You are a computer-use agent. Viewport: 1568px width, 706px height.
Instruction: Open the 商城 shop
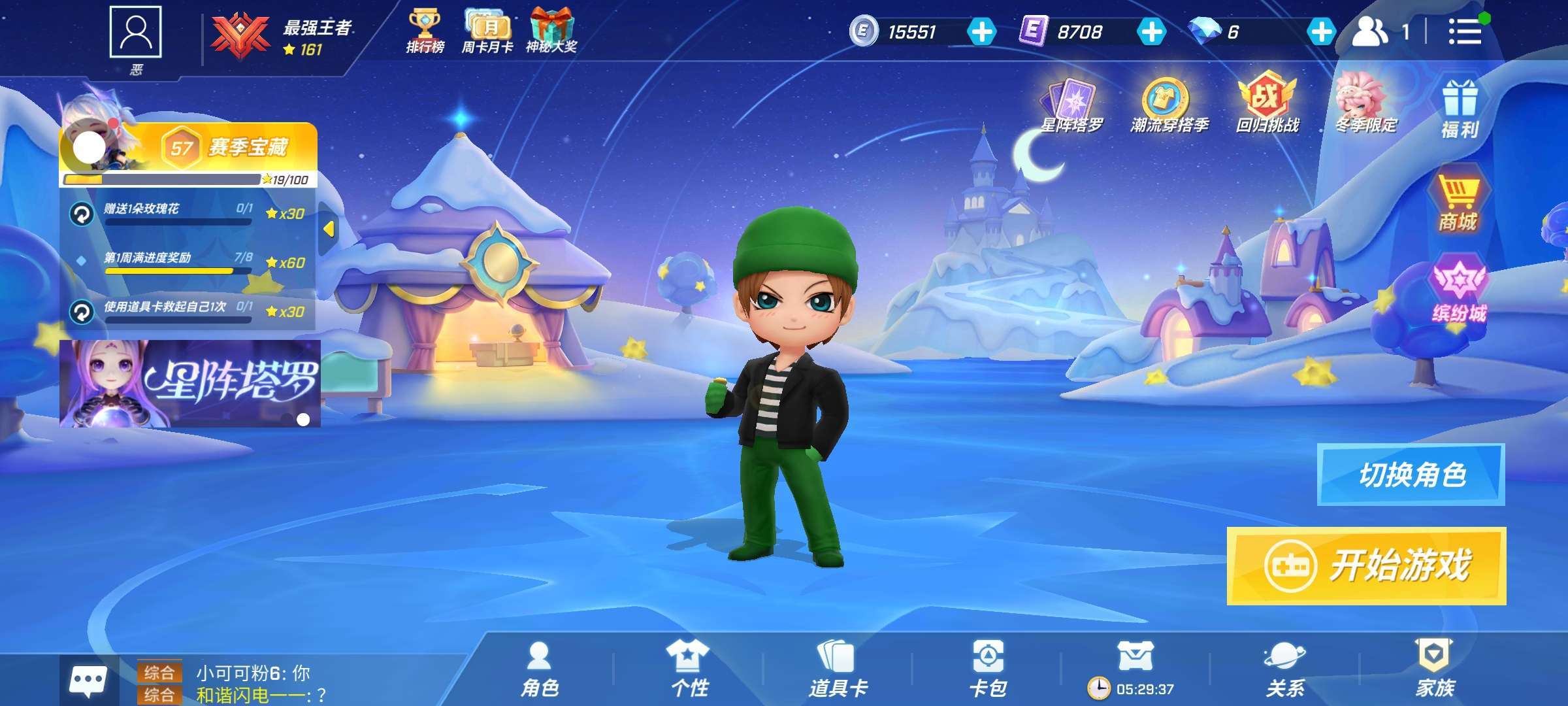pos(1458,199)
